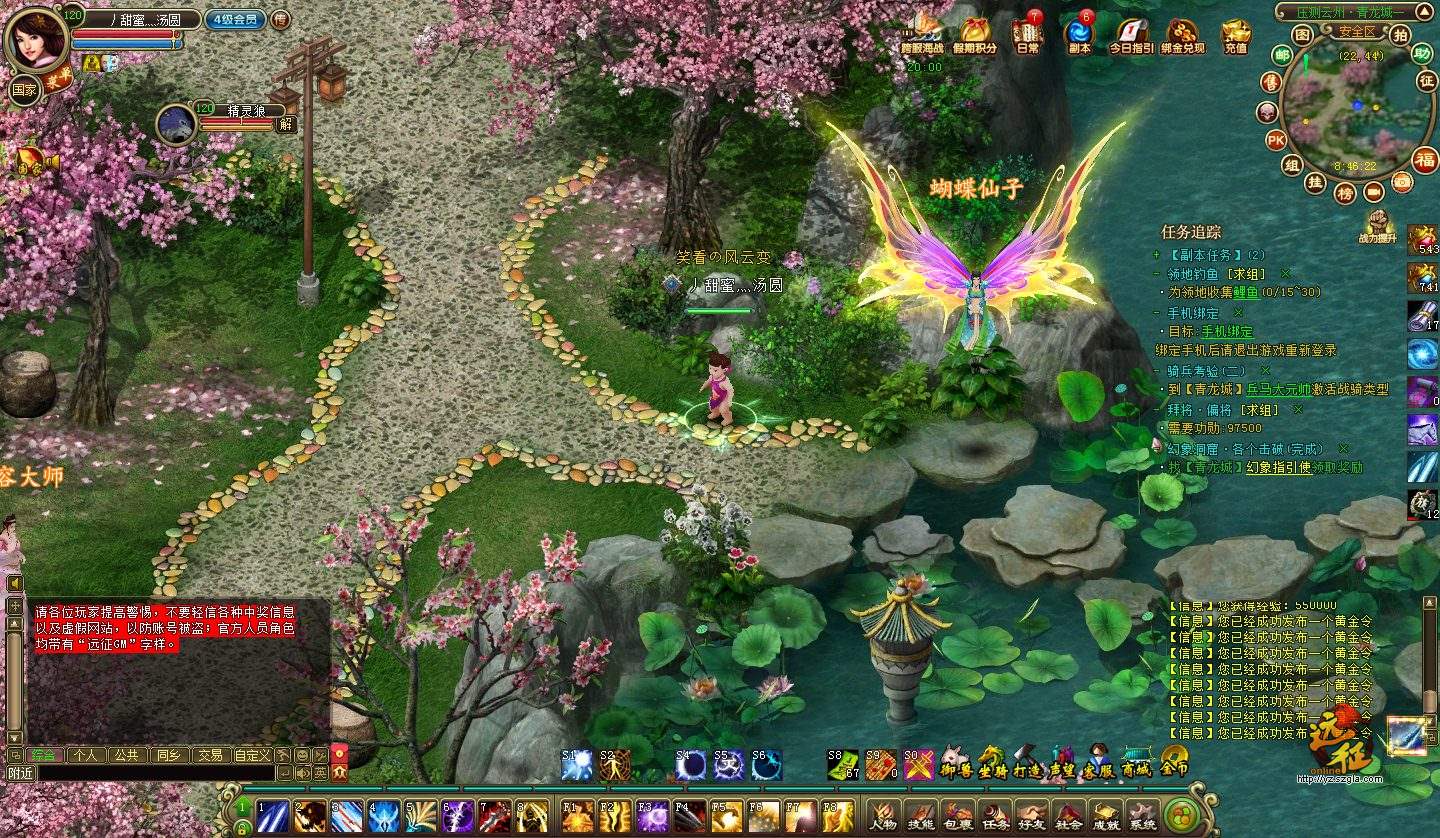Toggle the PK mode button

tap(1276, 140)
